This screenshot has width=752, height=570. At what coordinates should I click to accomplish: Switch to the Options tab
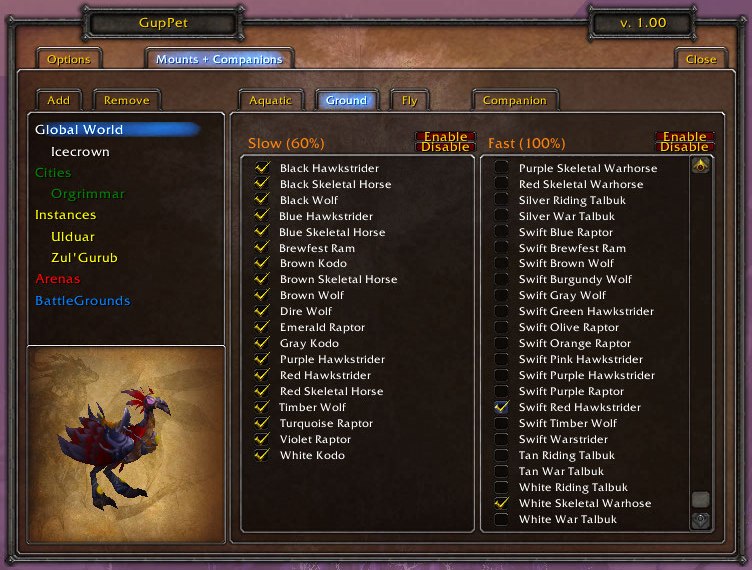[x=68, y=59]
